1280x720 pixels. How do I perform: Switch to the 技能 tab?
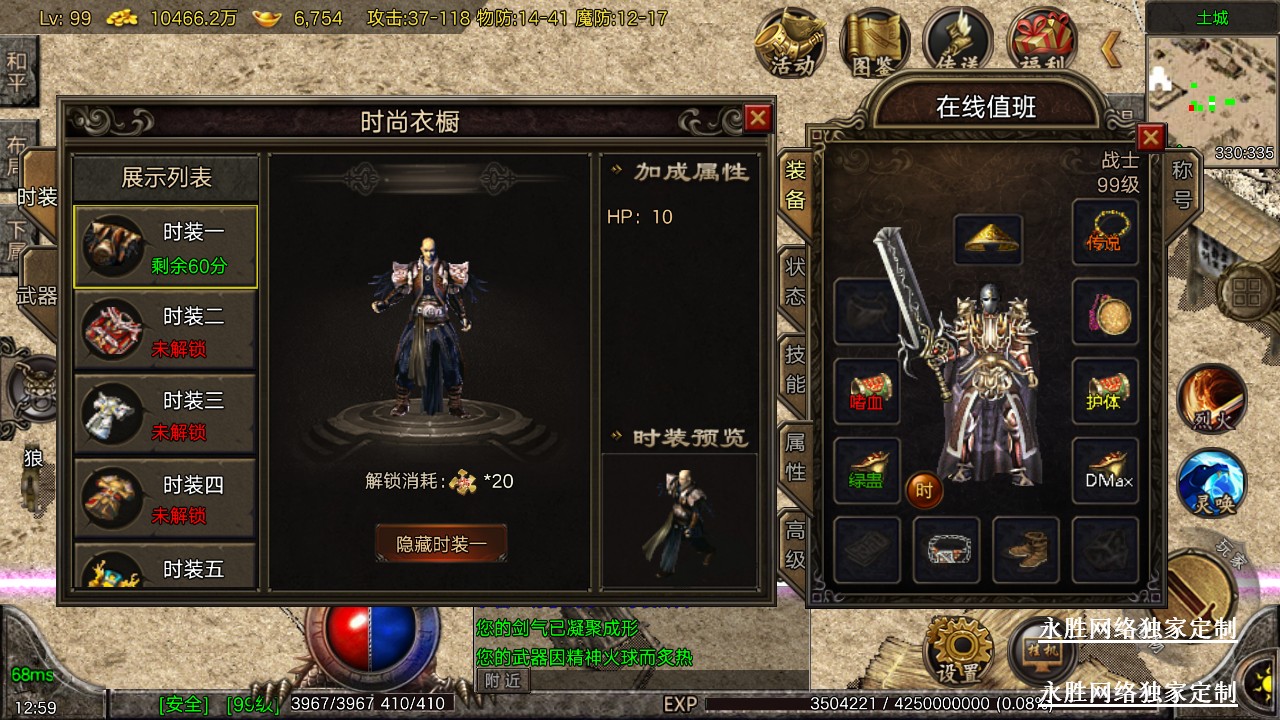[795, 369]
